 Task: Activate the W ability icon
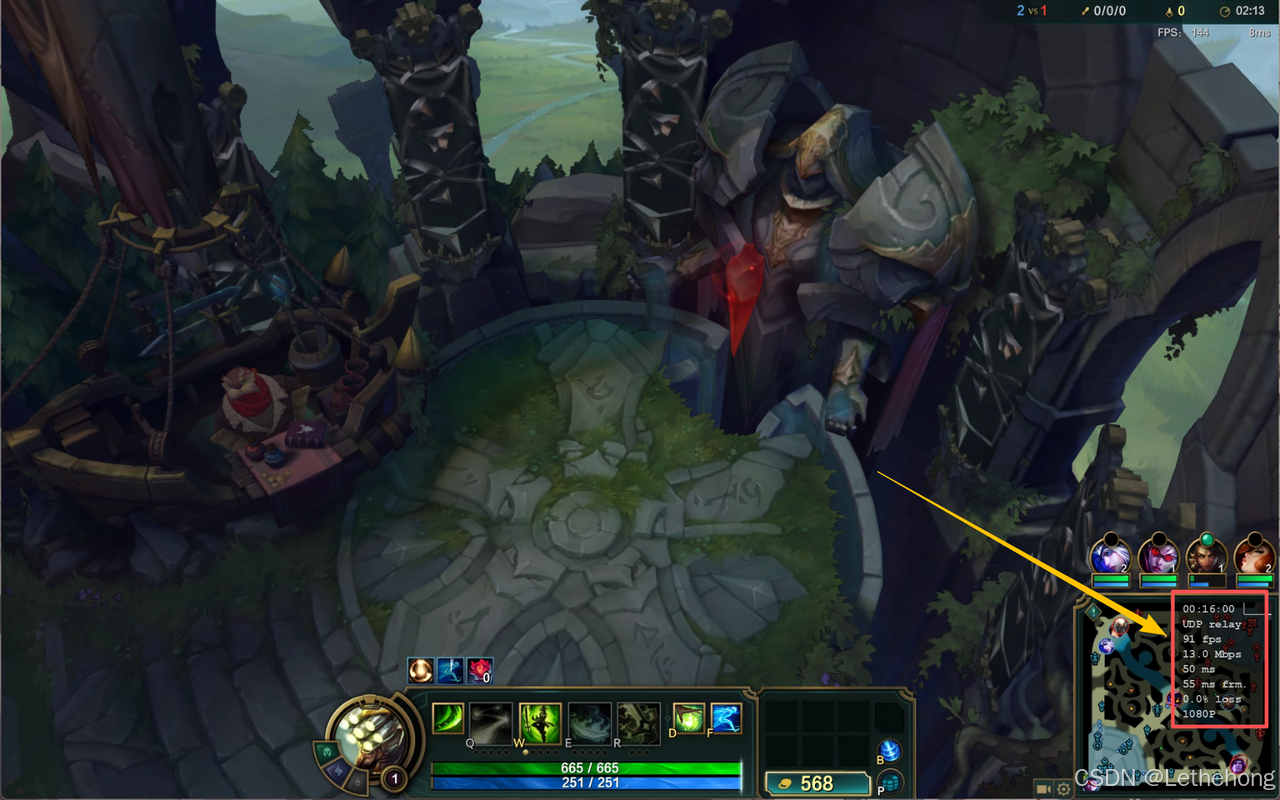(x=540, y=723)
